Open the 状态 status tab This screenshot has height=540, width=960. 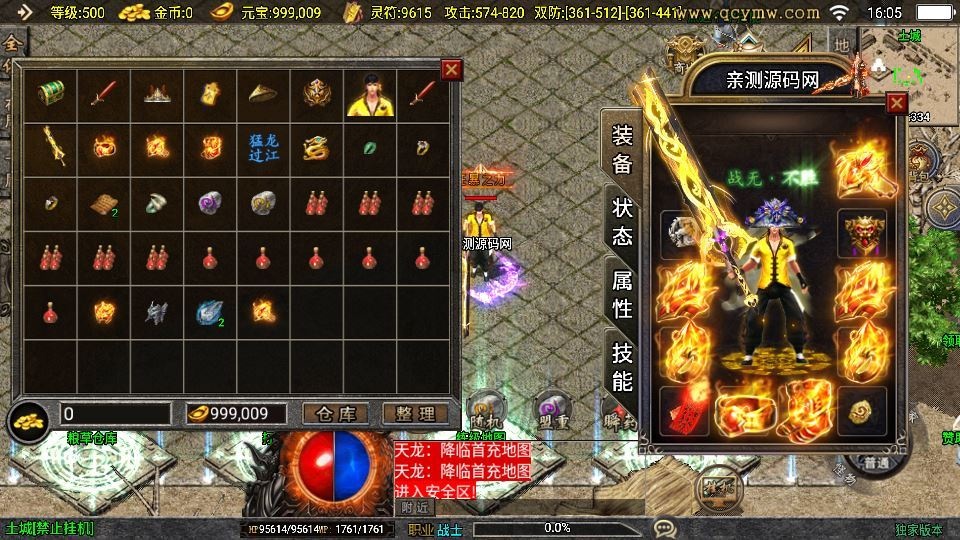pos(622,222)
